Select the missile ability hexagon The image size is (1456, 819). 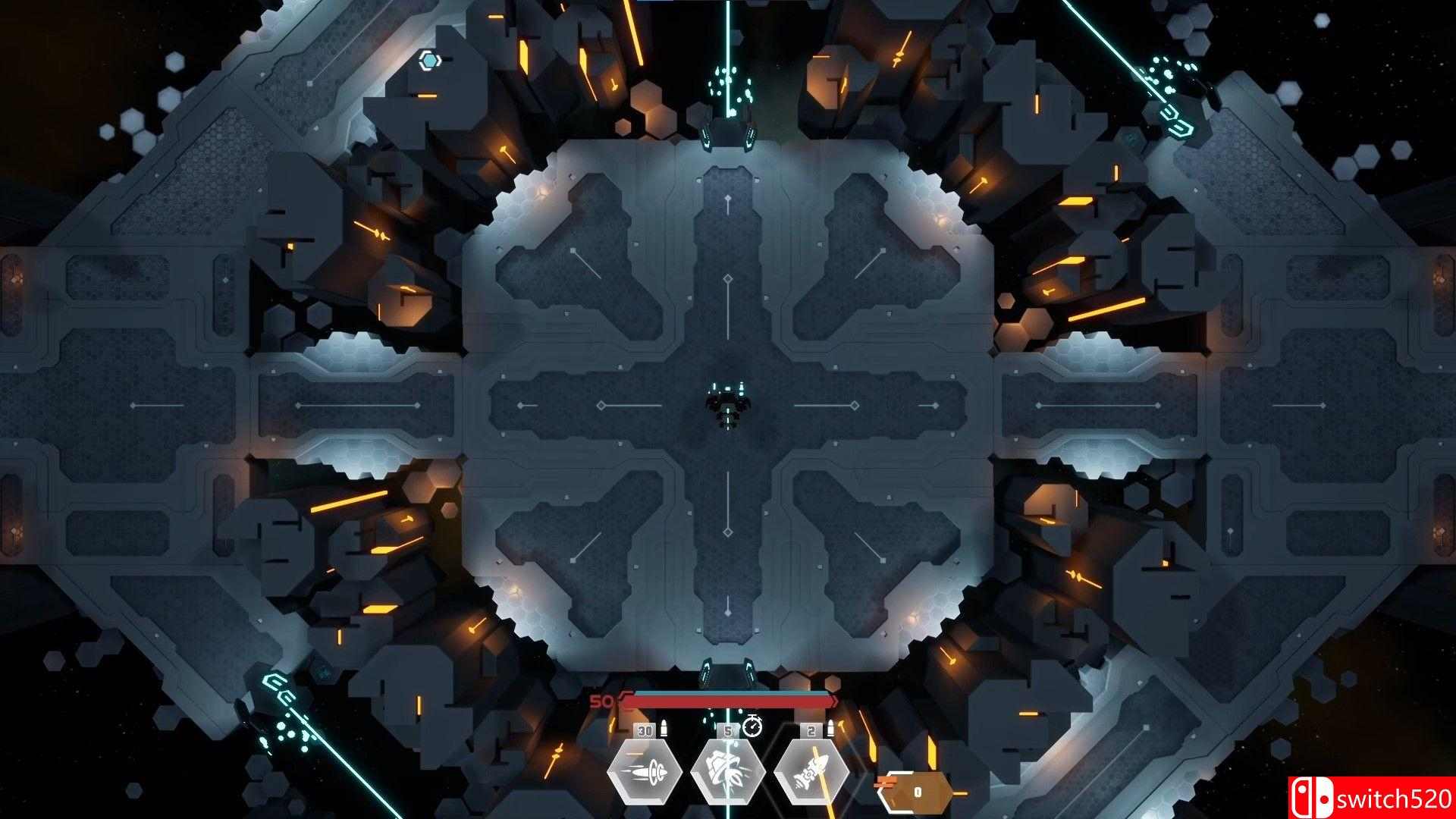pos(645,773)
